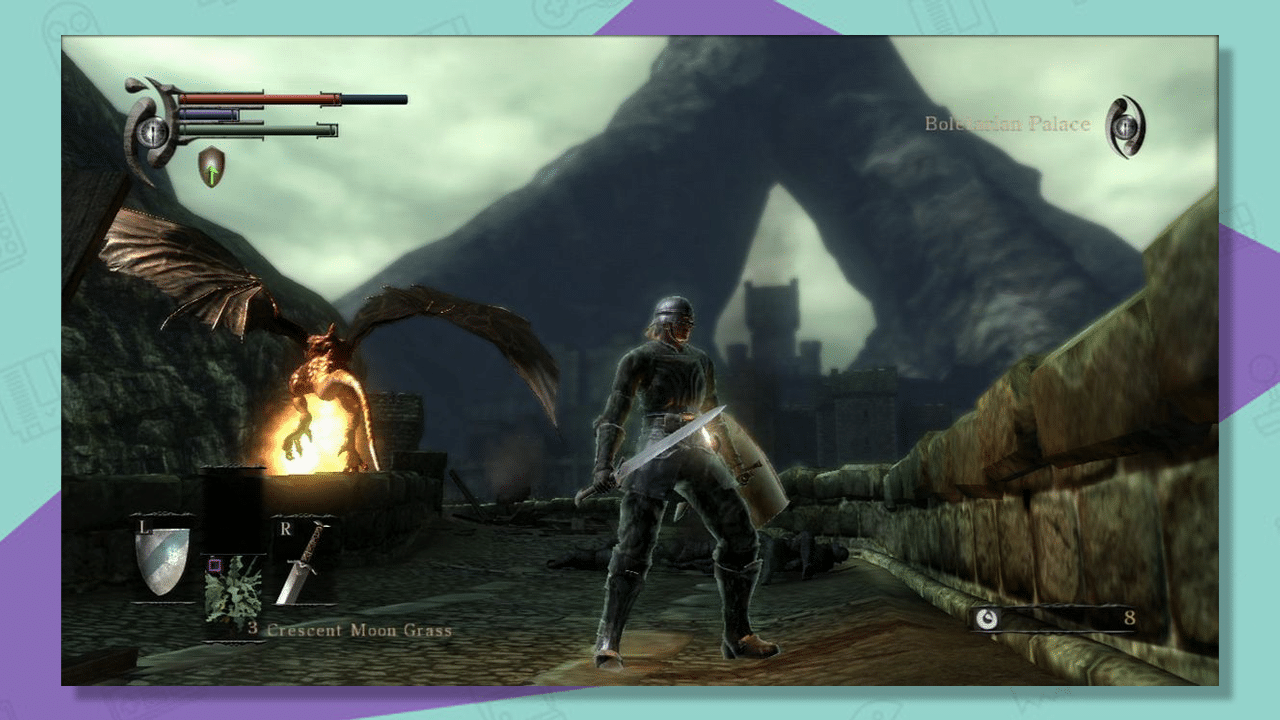Viewport: 1280px width, 720px height.
Task: Click the Crescent Moon Grass item icon
Action: 231,587
